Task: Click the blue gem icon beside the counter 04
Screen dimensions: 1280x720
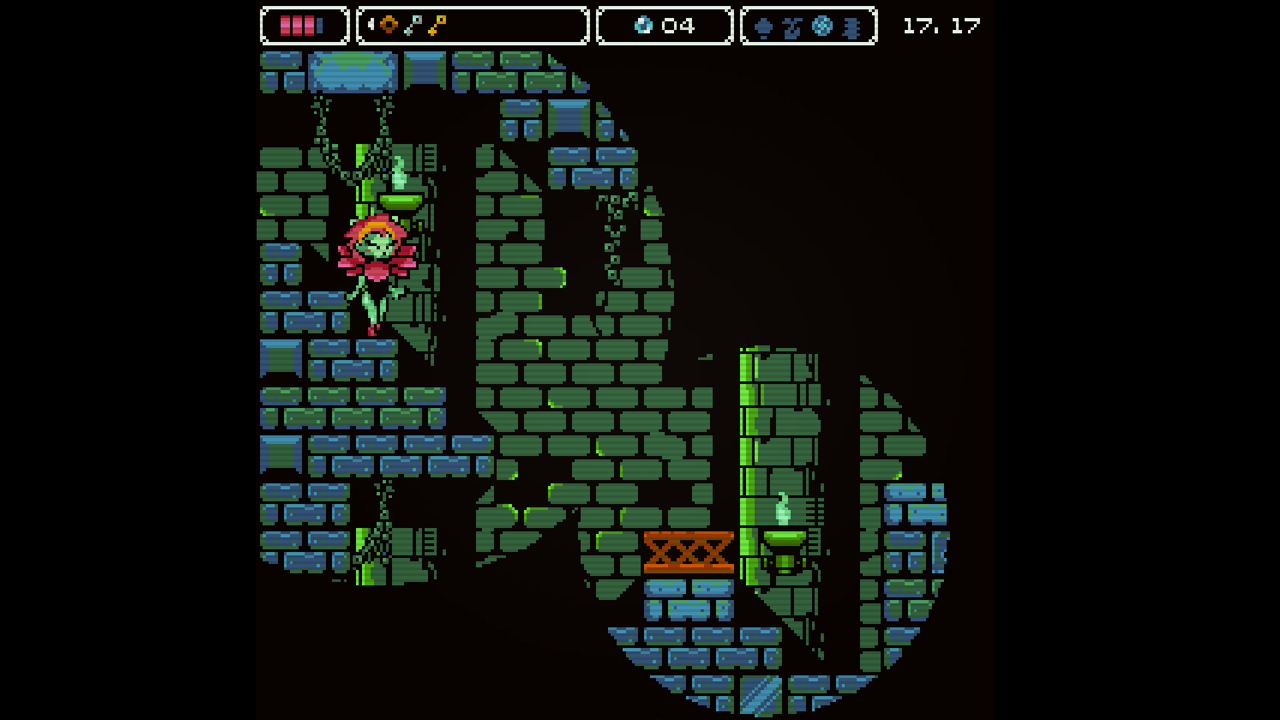Action: tap(642, 26)
